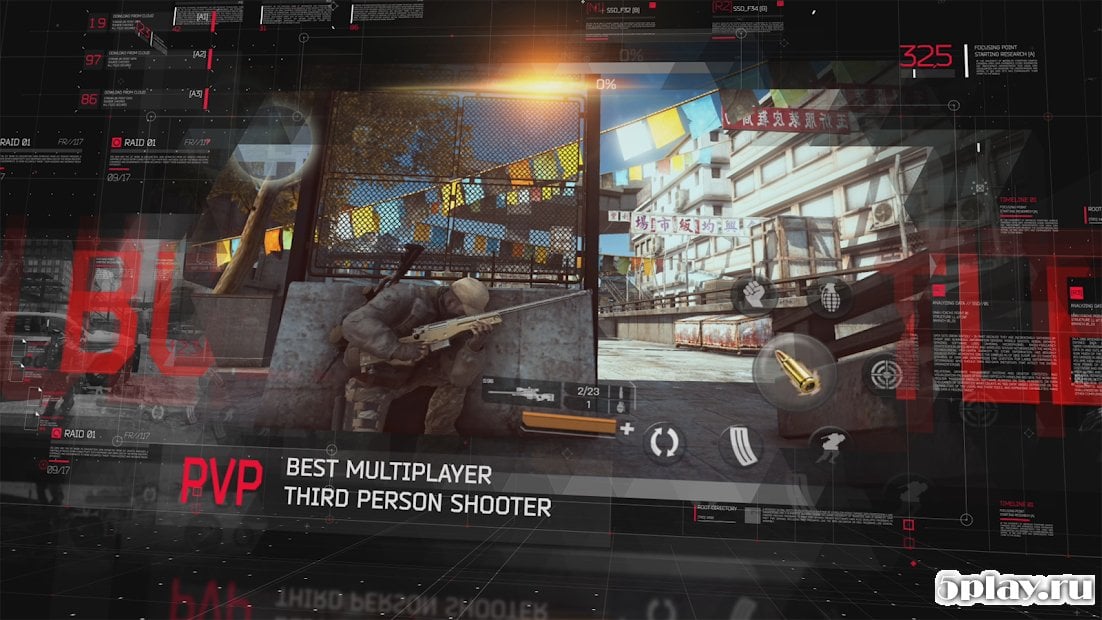This screenshot has height=620, width=1102.
Task: Throw a grenade with the grenade button
Action: pyautogui.click(x=831, y=297)
